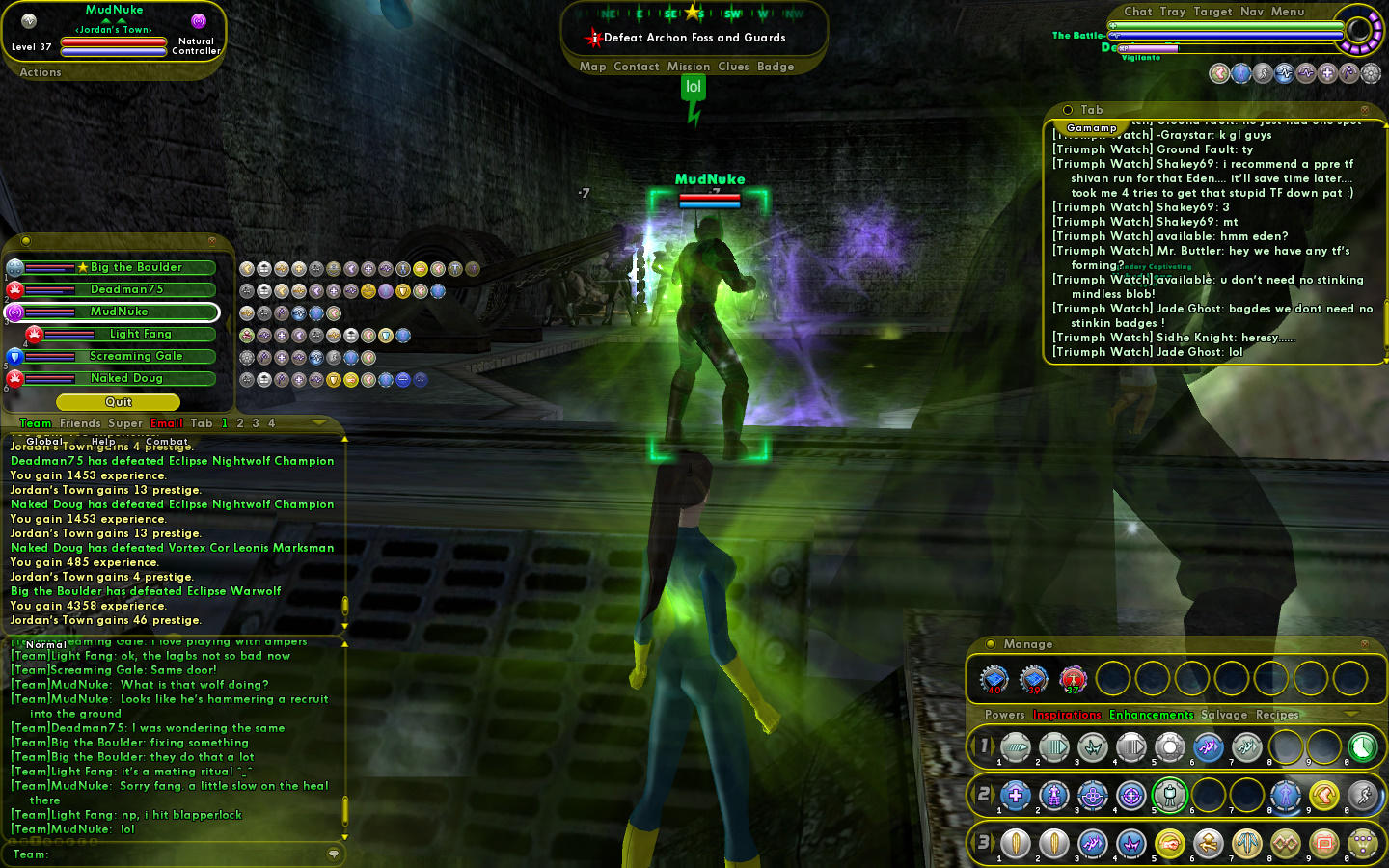Open the Badge window
This screenshot has height=868, width=1389.
point(776,67)
